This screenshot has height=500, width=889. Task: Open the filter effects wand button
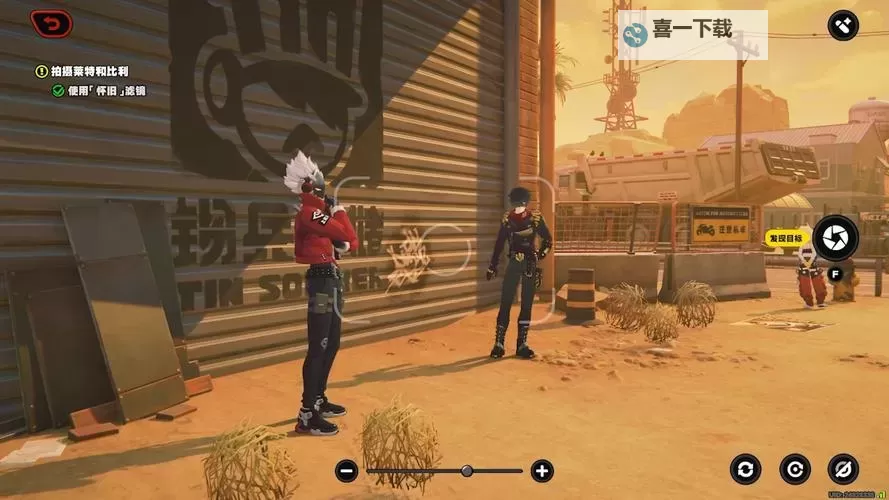click(843, 25)
